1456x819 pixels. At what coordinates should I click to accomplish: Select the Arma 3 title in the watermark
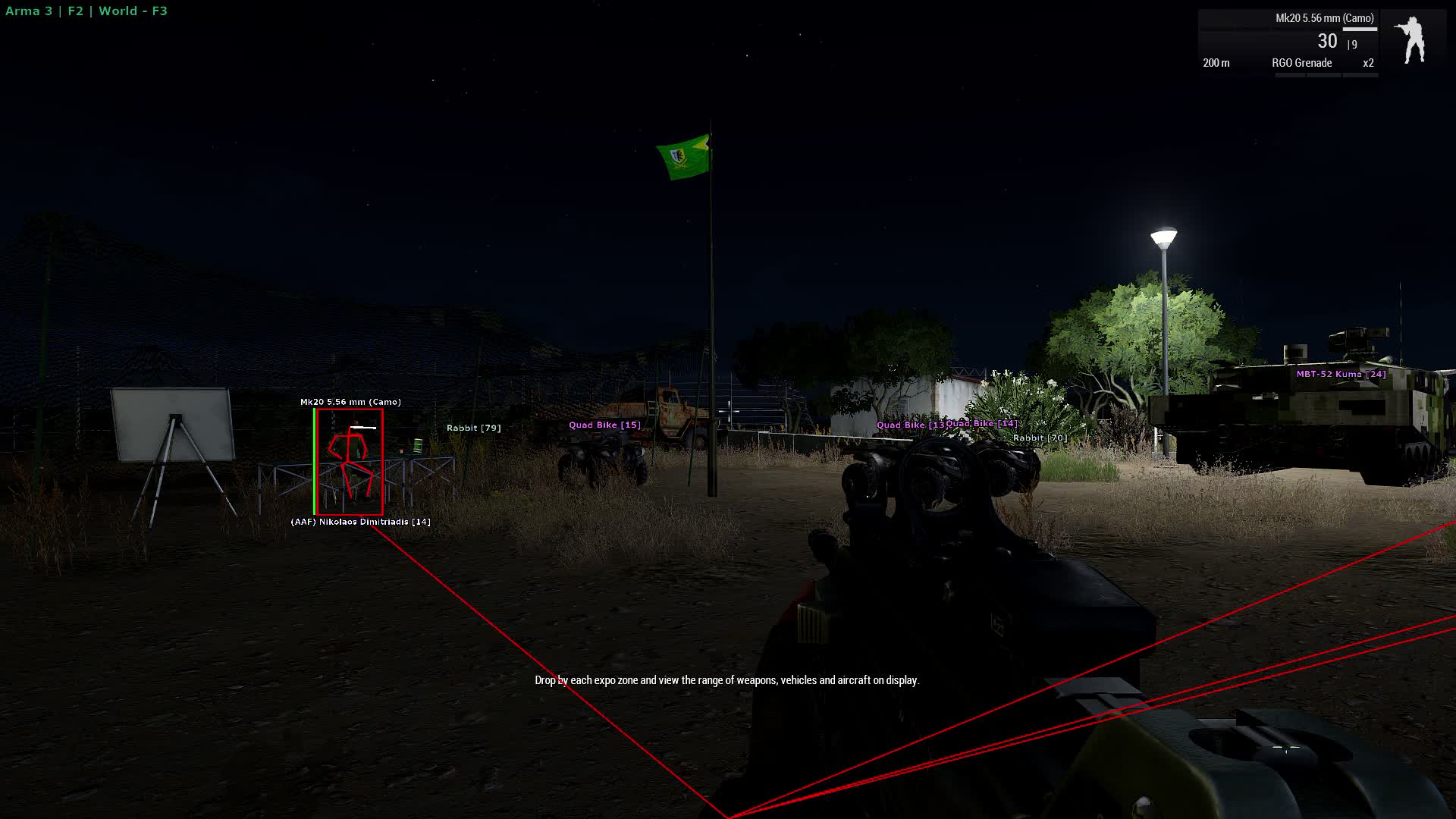(x=28, y=11)
